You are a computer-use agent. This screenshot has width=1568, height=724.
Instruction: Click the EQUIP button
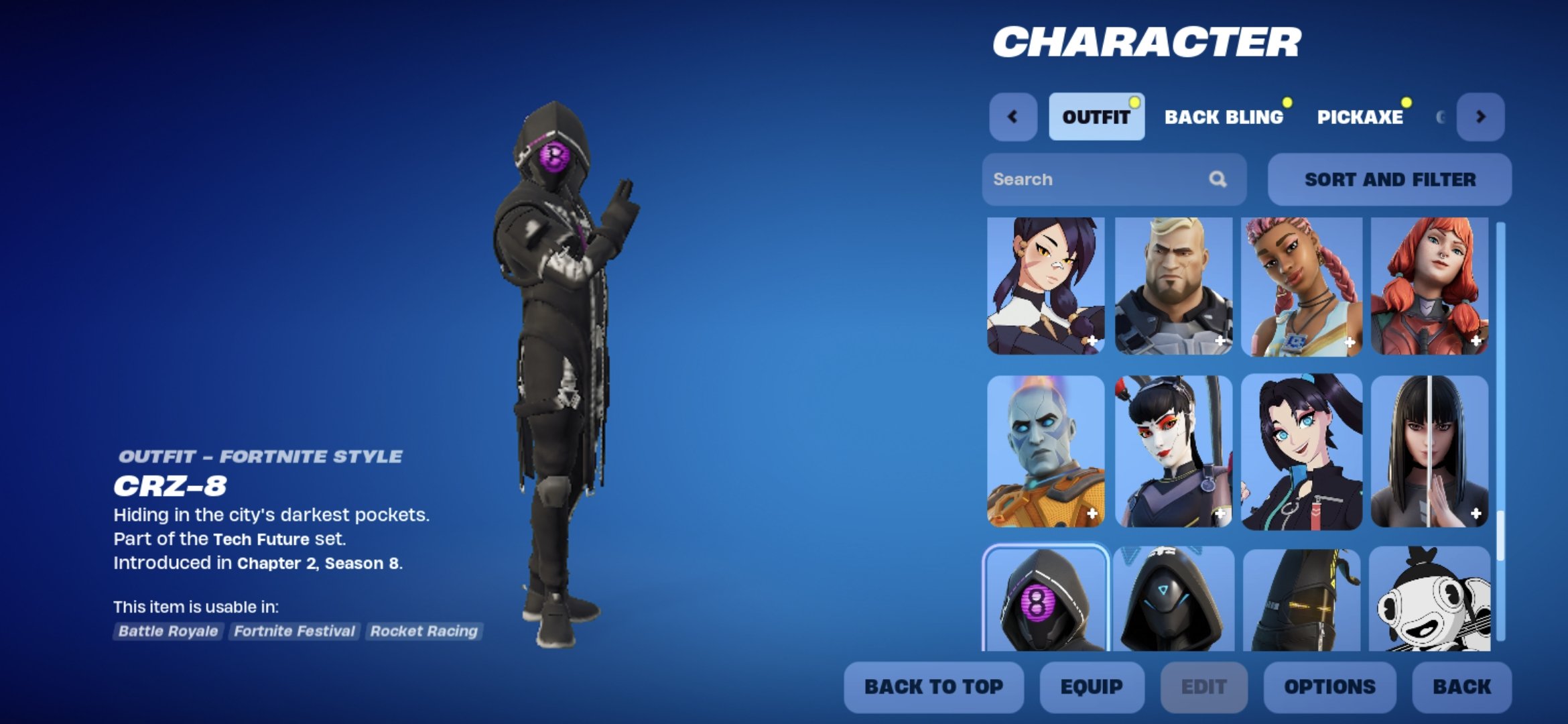point(1091,686)
